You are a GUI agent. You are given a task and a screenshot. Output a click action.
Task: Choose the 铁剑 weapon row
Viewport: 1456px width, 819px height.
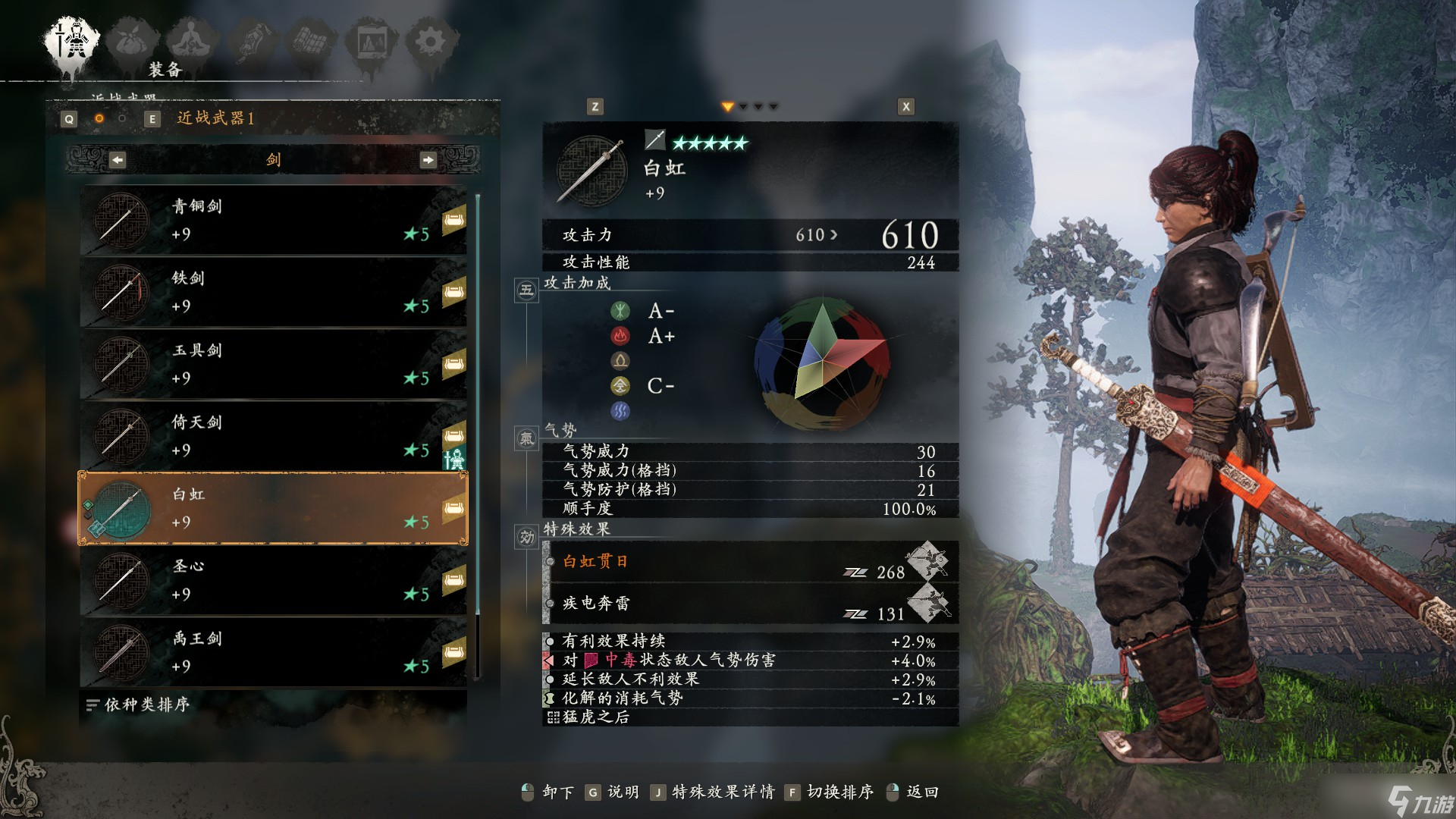point(273,292)
